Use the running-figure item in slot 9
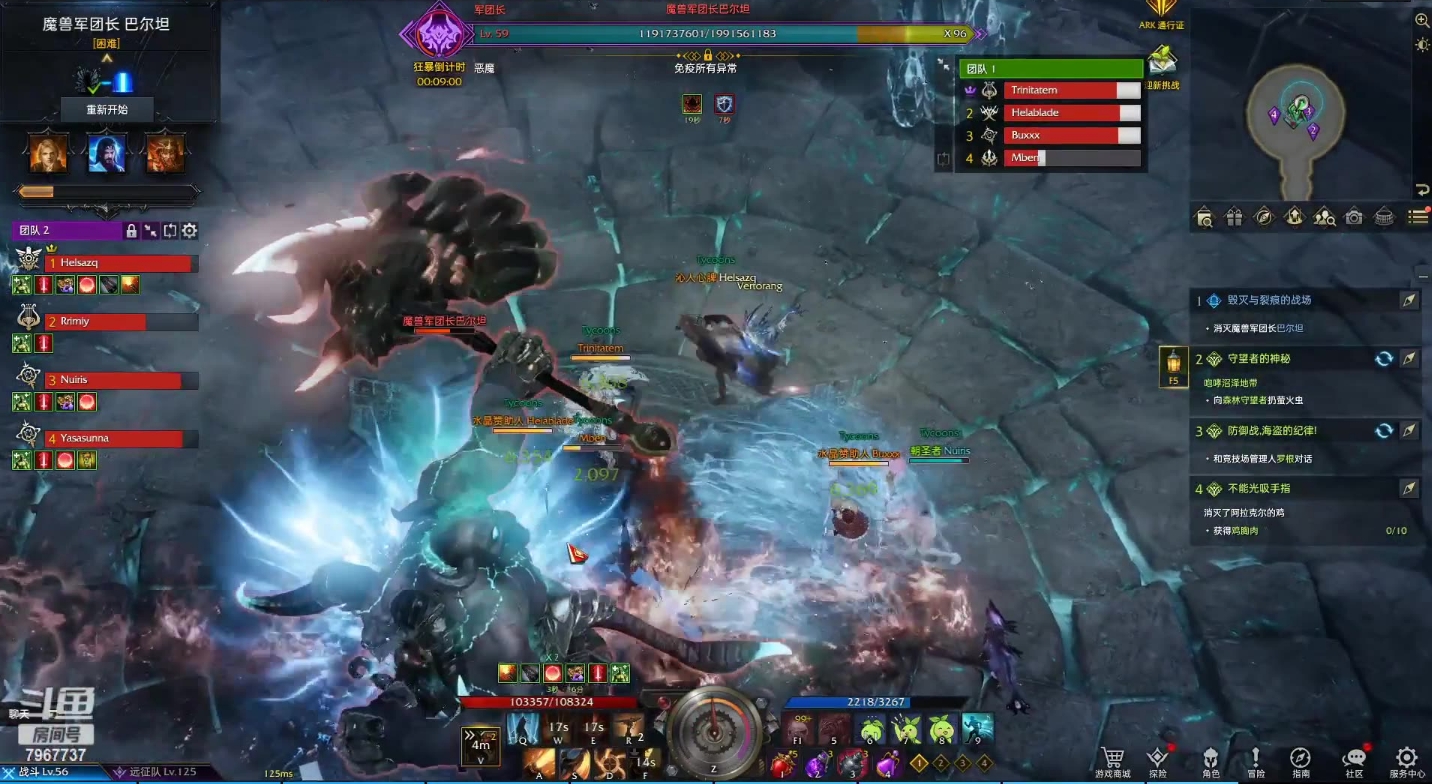The image size is (1432, 784). (x=978, y=728)
